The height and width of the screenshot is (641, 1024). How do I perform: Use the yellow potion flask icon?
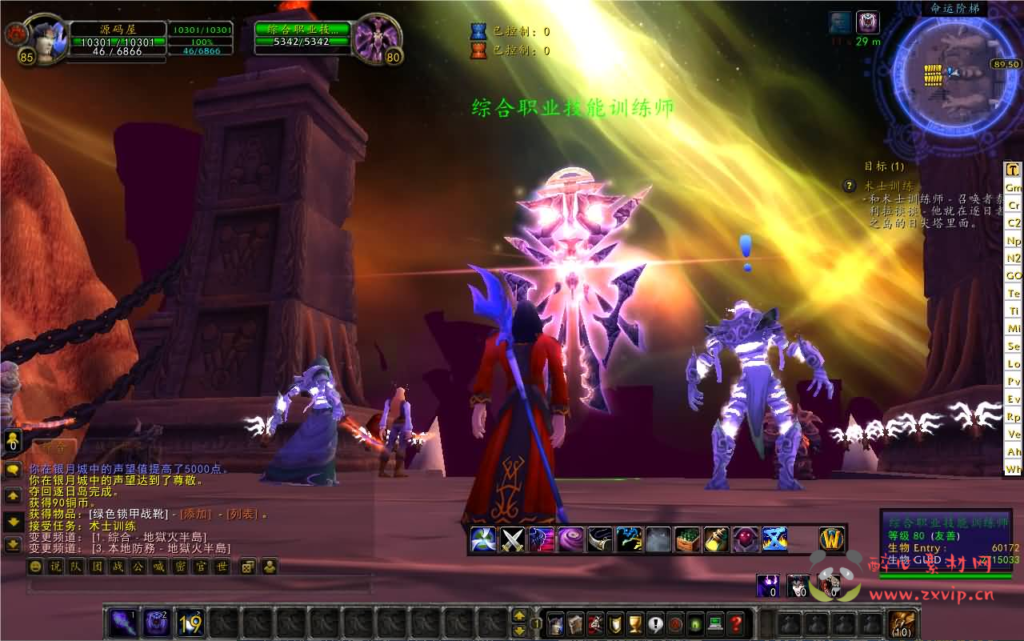coord(716,540)
